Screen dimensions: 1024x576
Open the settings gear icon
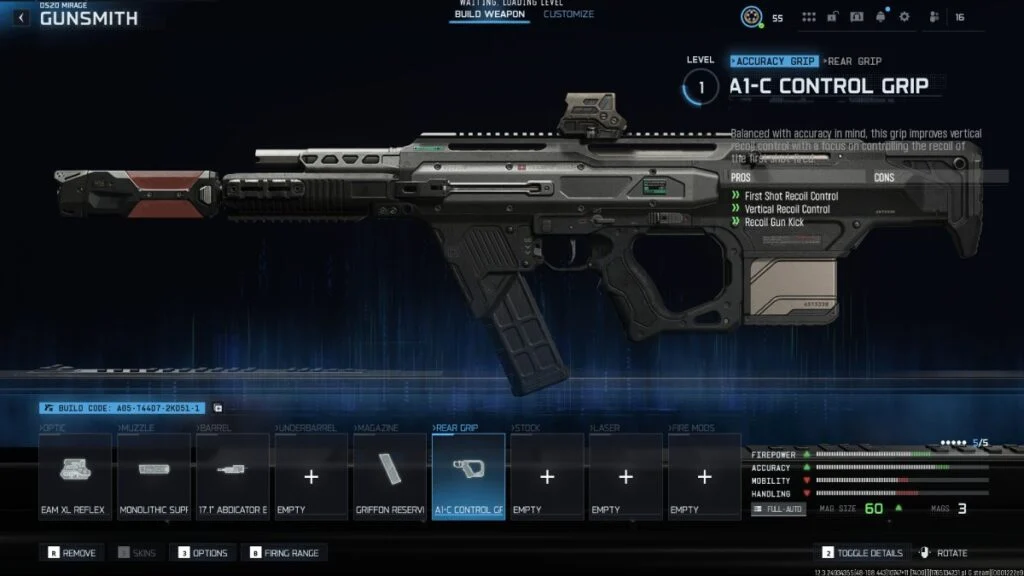pyautogui.click(x=904, y=17)
